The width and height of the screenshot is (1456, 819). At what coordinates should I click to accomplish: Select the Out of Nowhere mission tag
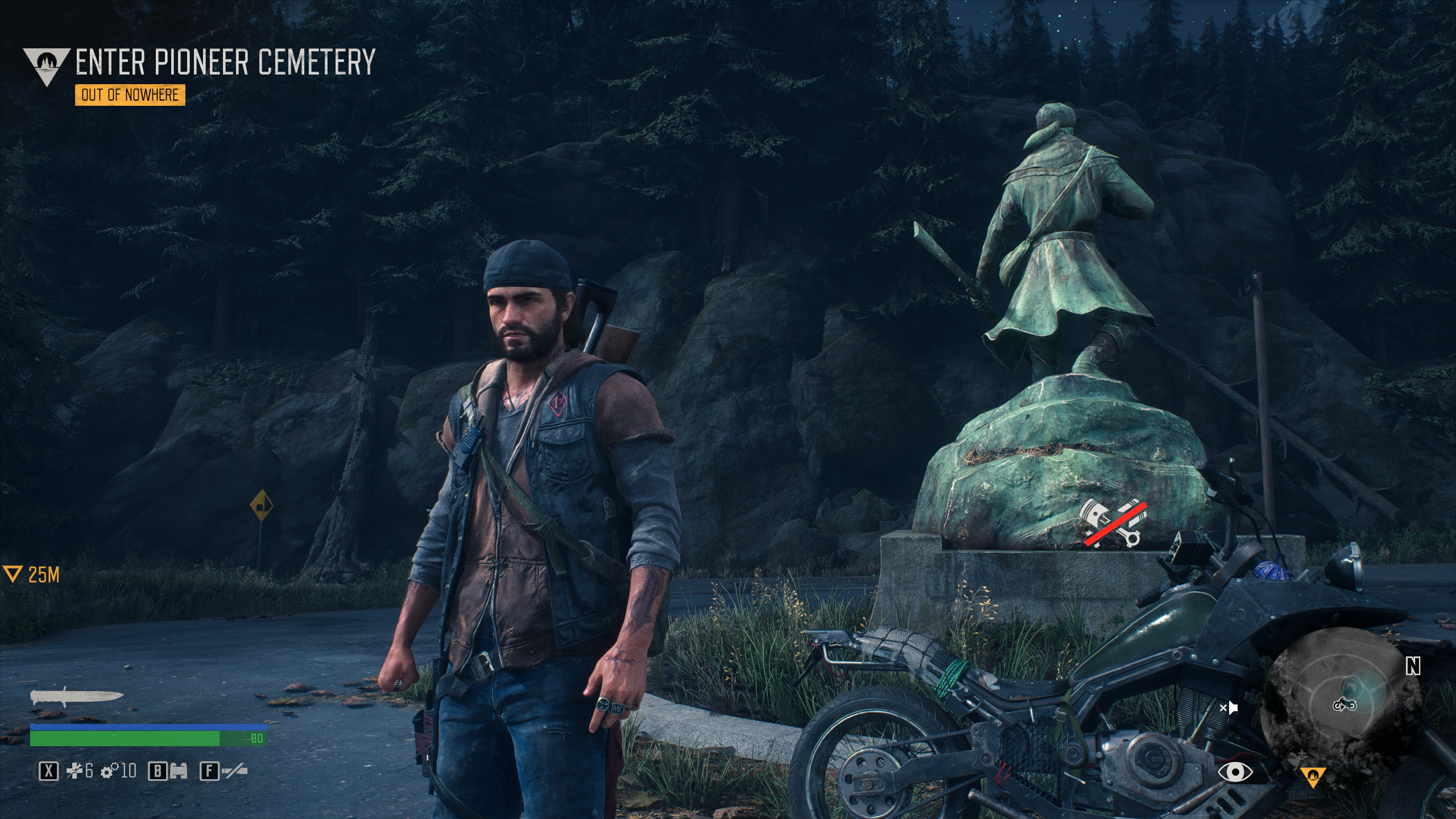pos(130,95)
